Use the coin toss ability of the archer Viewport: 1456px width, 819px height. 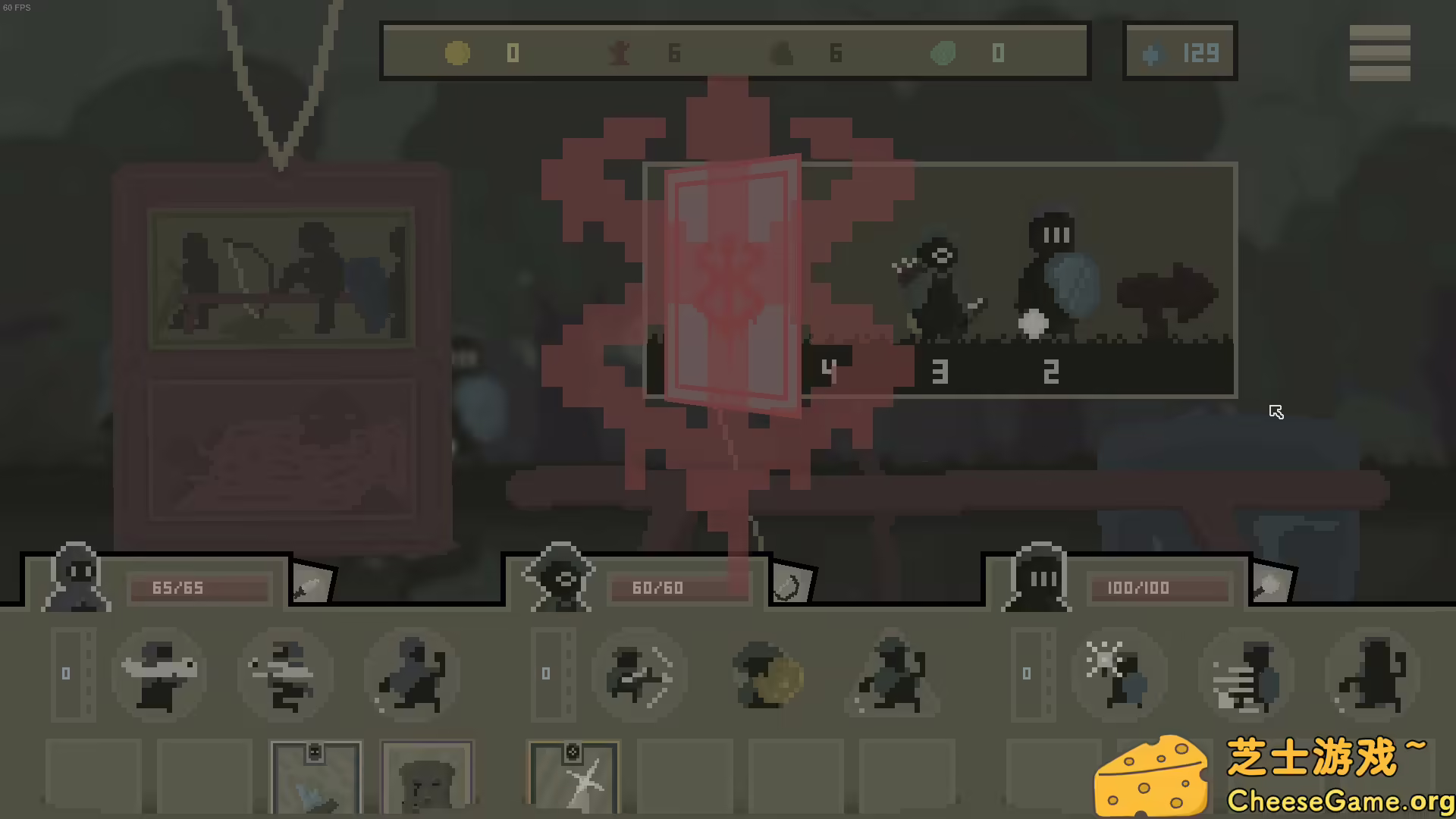click(x=767, y=673)
